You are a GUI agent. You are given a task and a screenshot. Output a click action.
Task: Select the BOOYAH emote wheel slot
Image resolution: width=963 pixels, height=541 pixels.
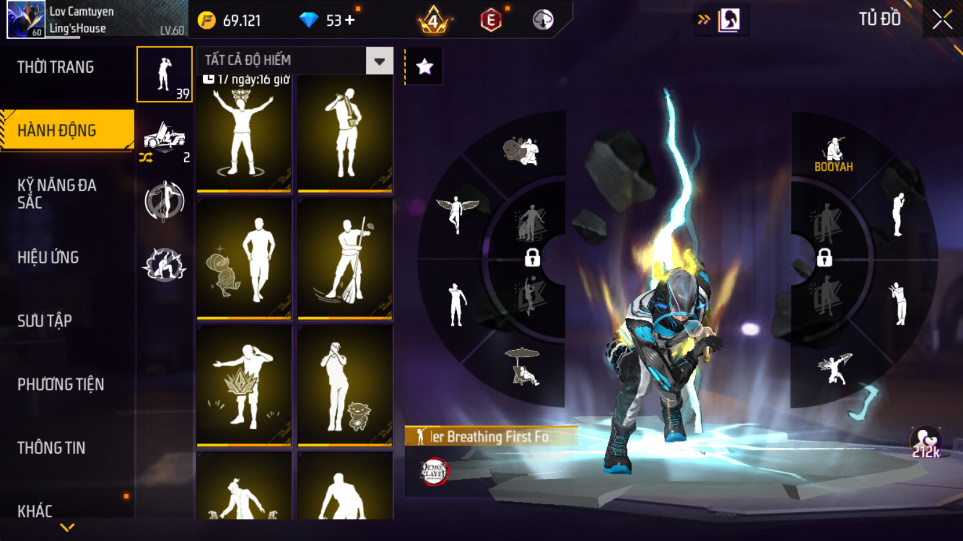coord(833,153)
